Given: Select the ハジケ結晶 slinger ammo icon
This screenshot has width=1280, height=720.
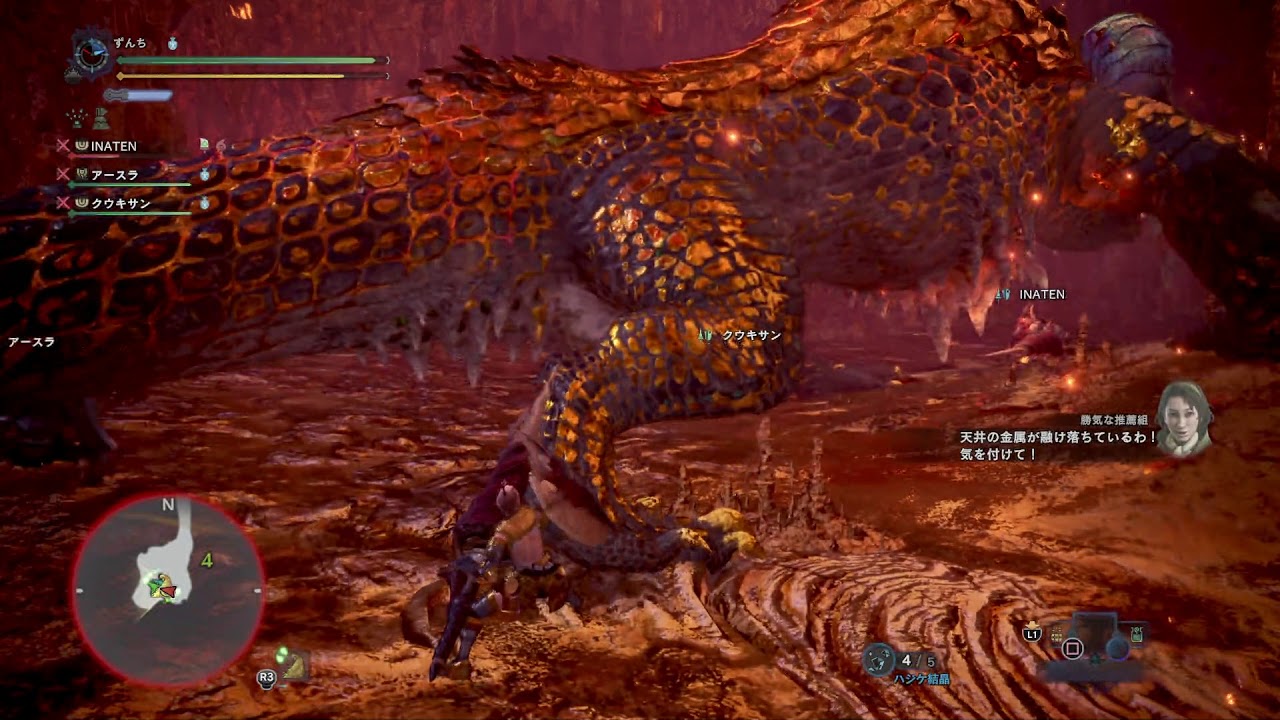Looking at the screenshot, I should (x=879, y=658).
